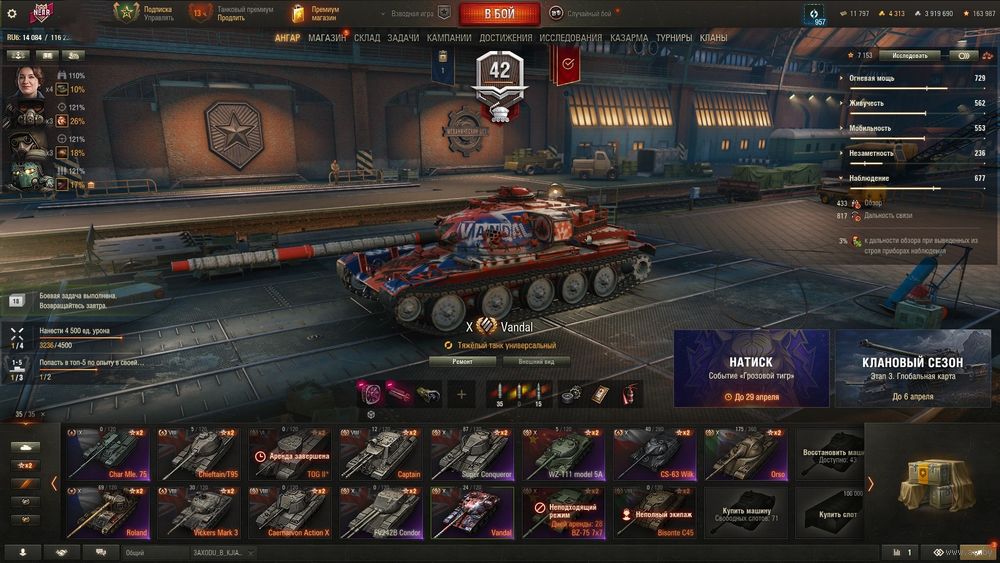
Task: Start battle with the В БОЙ button
Action: (499, 14)
